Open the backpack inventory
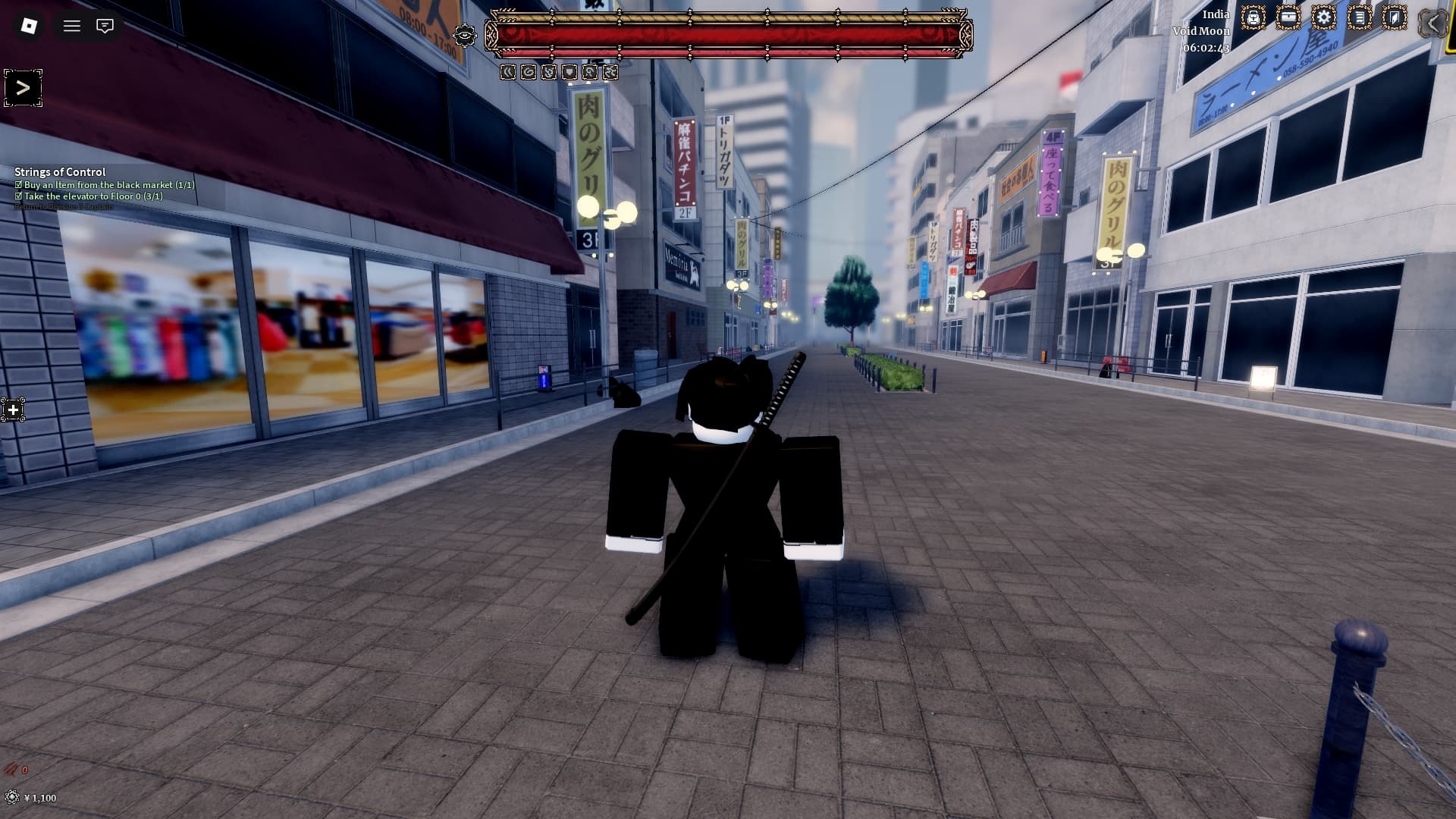 coord(1253,18)
